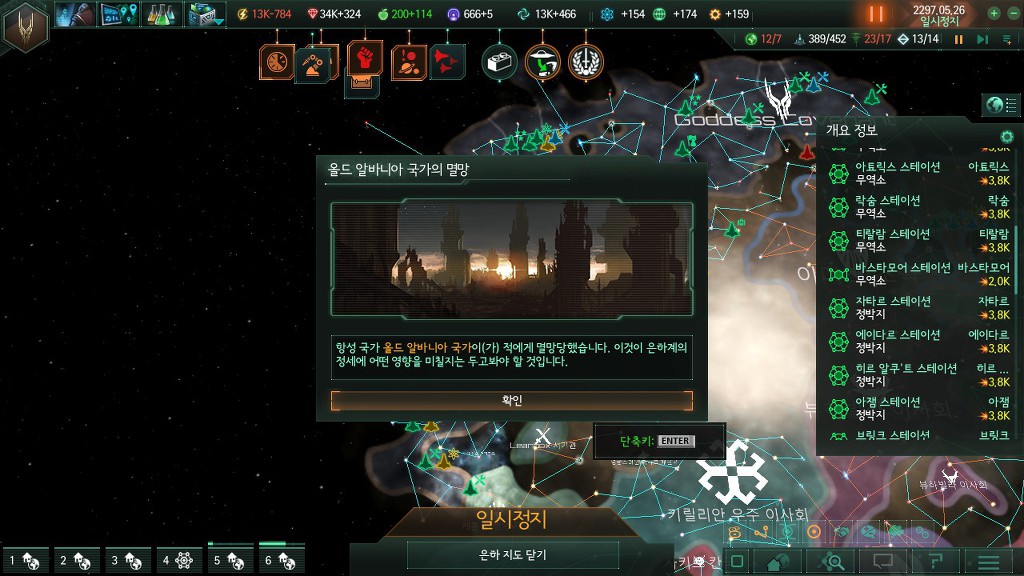Image resolution: width=1024 pixels, height=576 pixels.
Task: Open the white brick notification
Action: click(x=499, y=62)
